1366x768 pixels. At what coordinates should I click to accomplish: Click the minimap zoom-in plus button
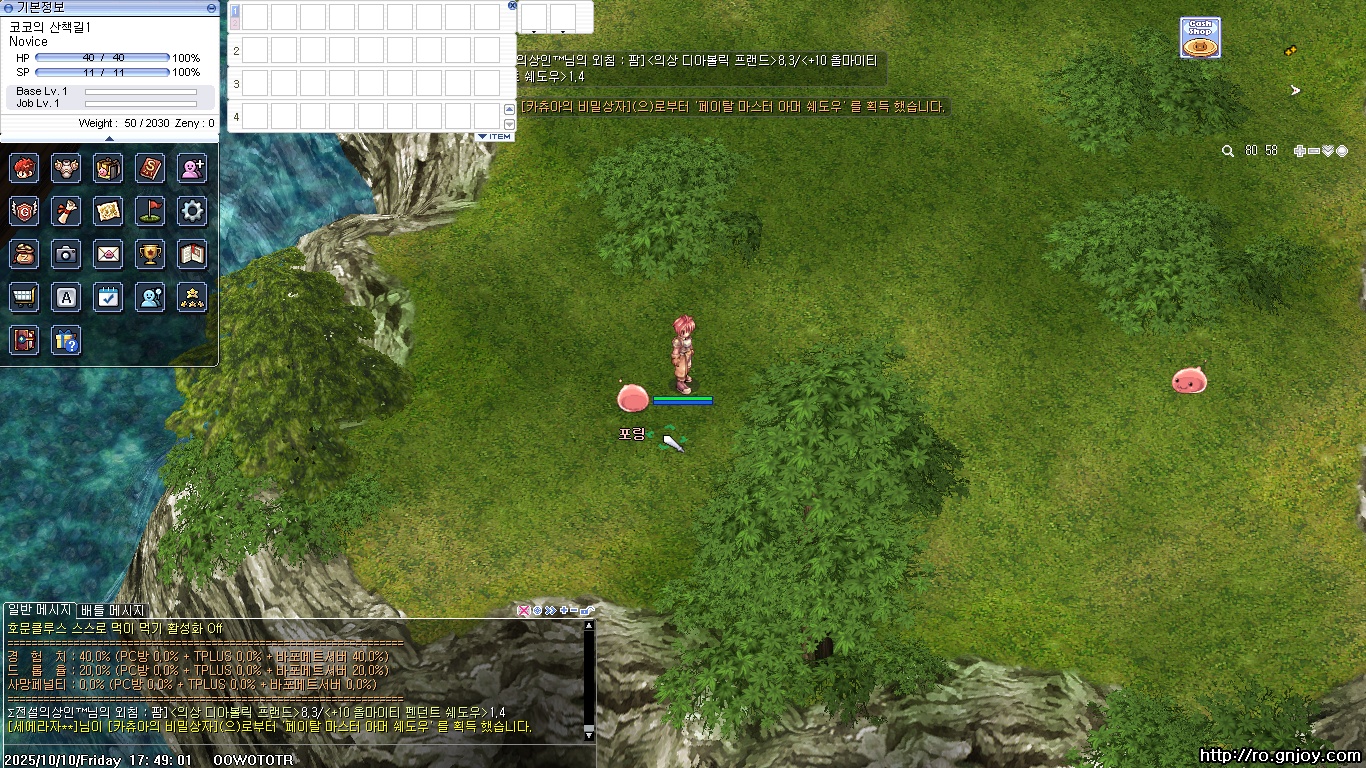pyautogui.click(x=1299, y=151)
